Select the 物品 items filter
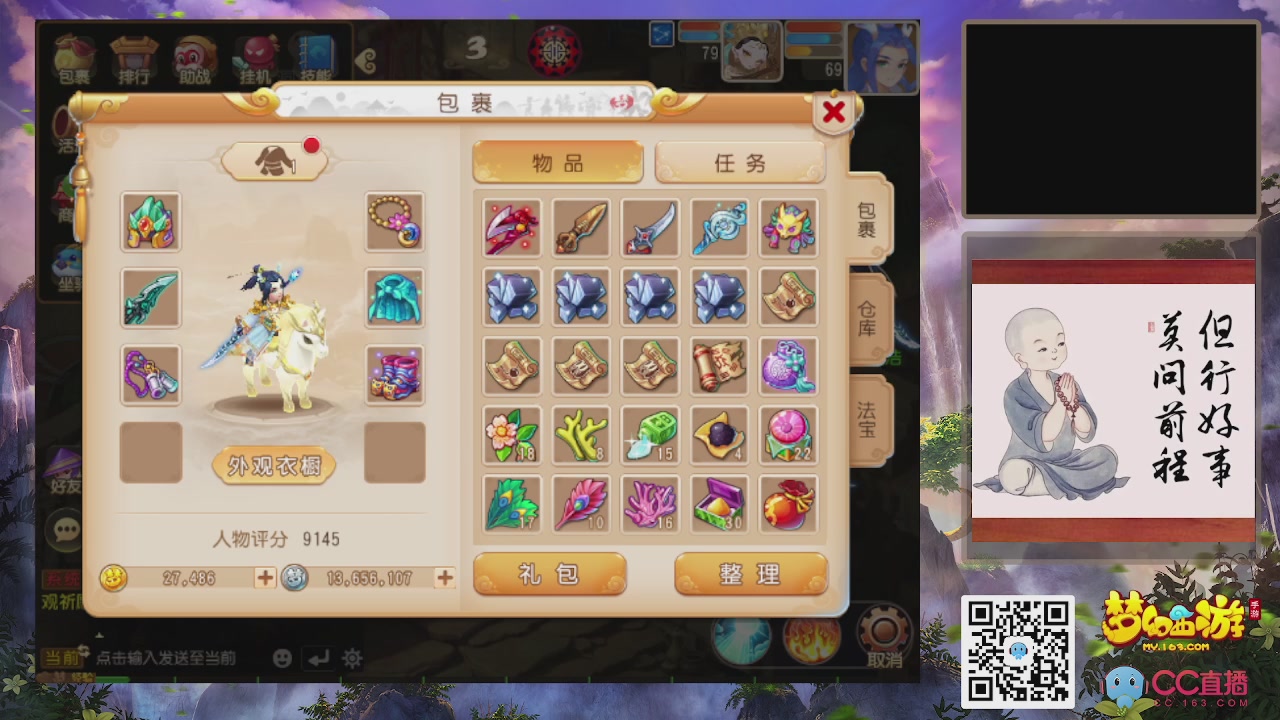Image resolution: width=1280 pixels, height=720 pixels. point(556,162)
